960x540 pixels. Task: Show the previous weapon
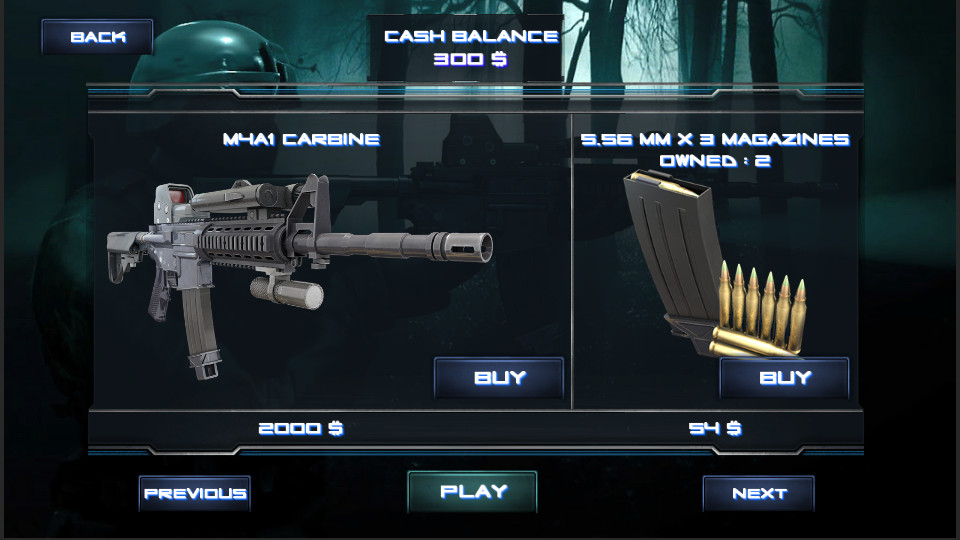pos(194,493)
